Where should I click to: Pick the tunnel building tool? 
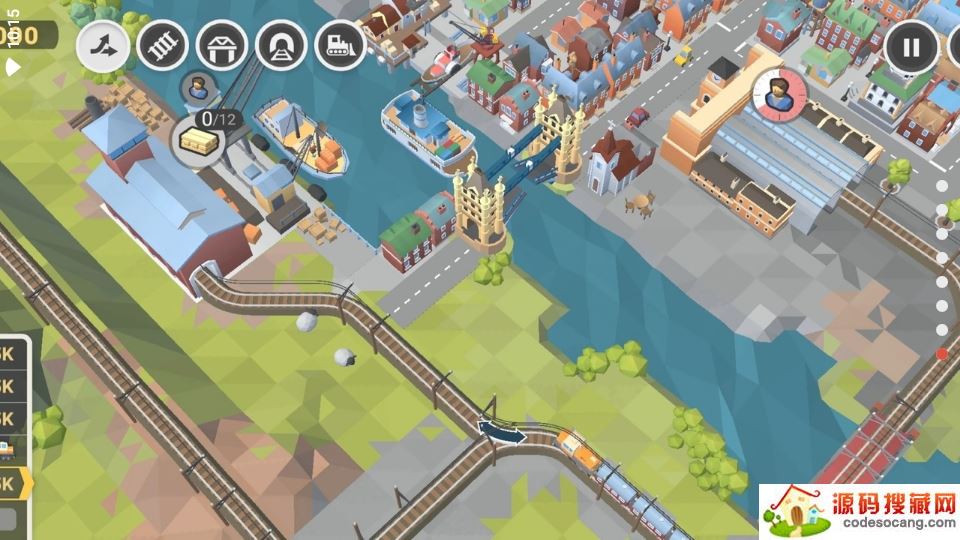[x=281, y=45]
